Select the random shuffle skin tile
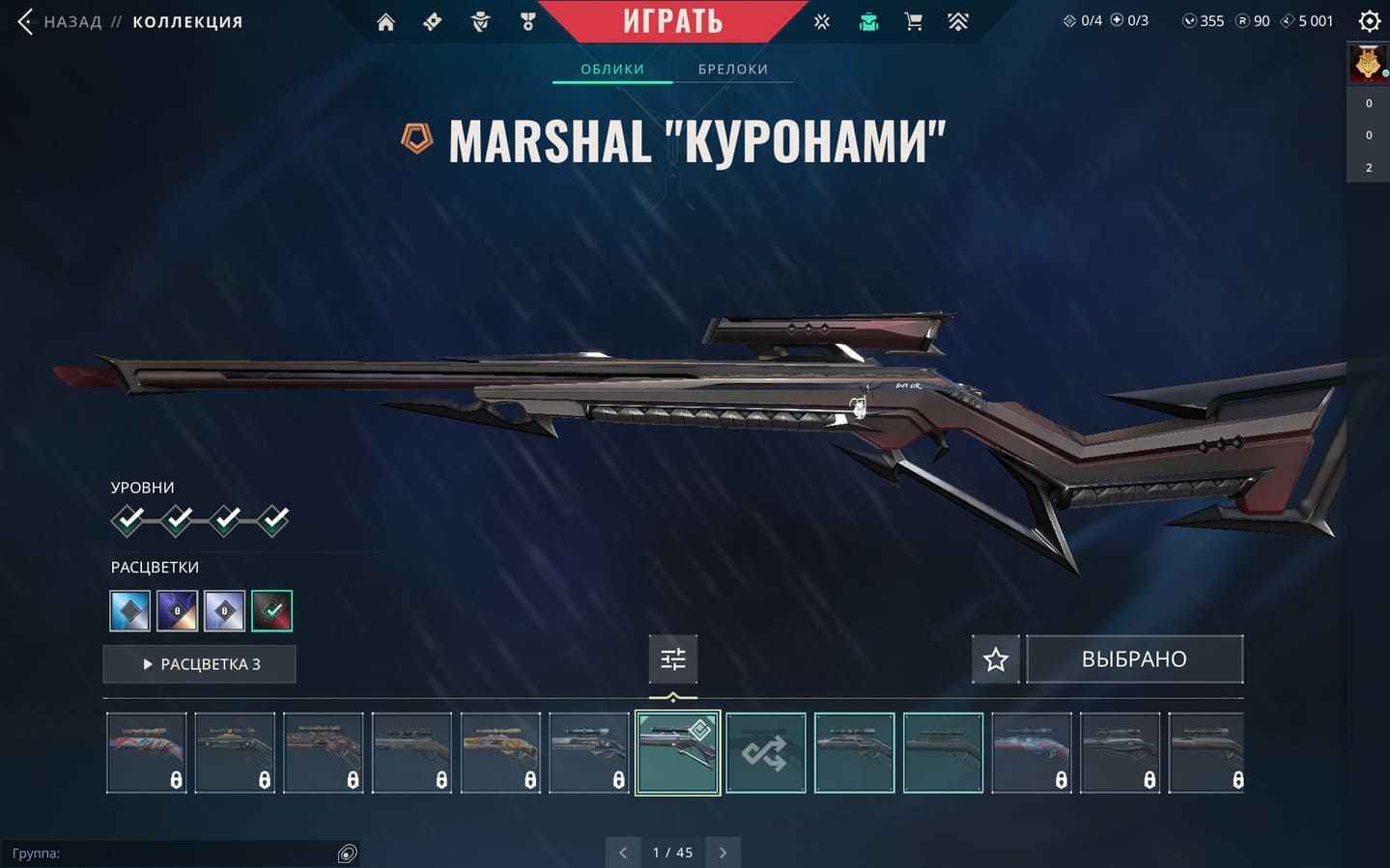The height and width of the screenshot is (868, 1390). (x=765, y=753)
